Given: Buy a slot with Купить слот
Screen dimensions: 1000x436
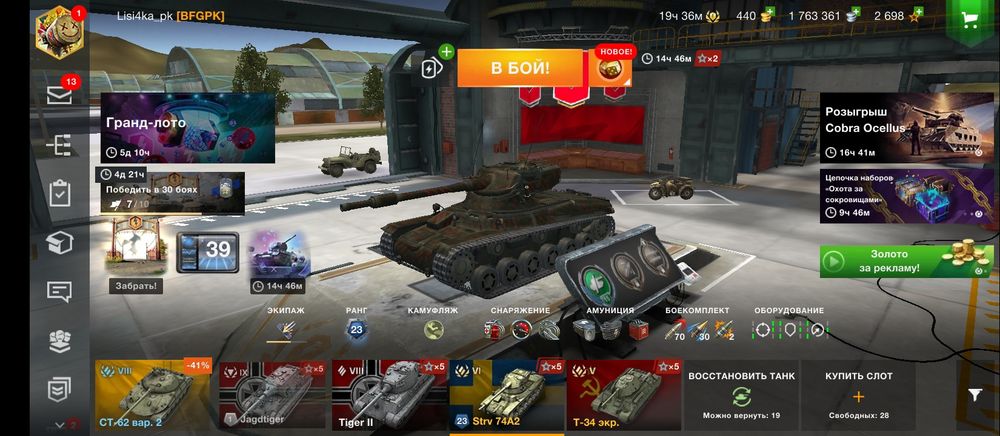Looking at the screenshot, I should pos(858,395).
